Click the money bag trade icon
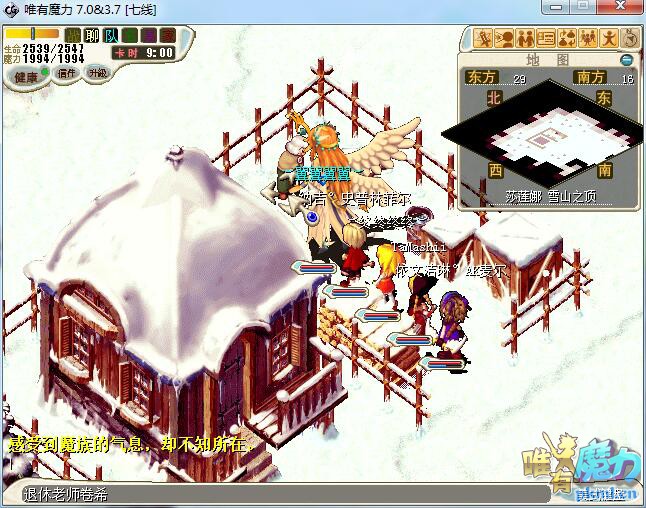646x508 pixels. pyautogui.click(x=567, y=39)
